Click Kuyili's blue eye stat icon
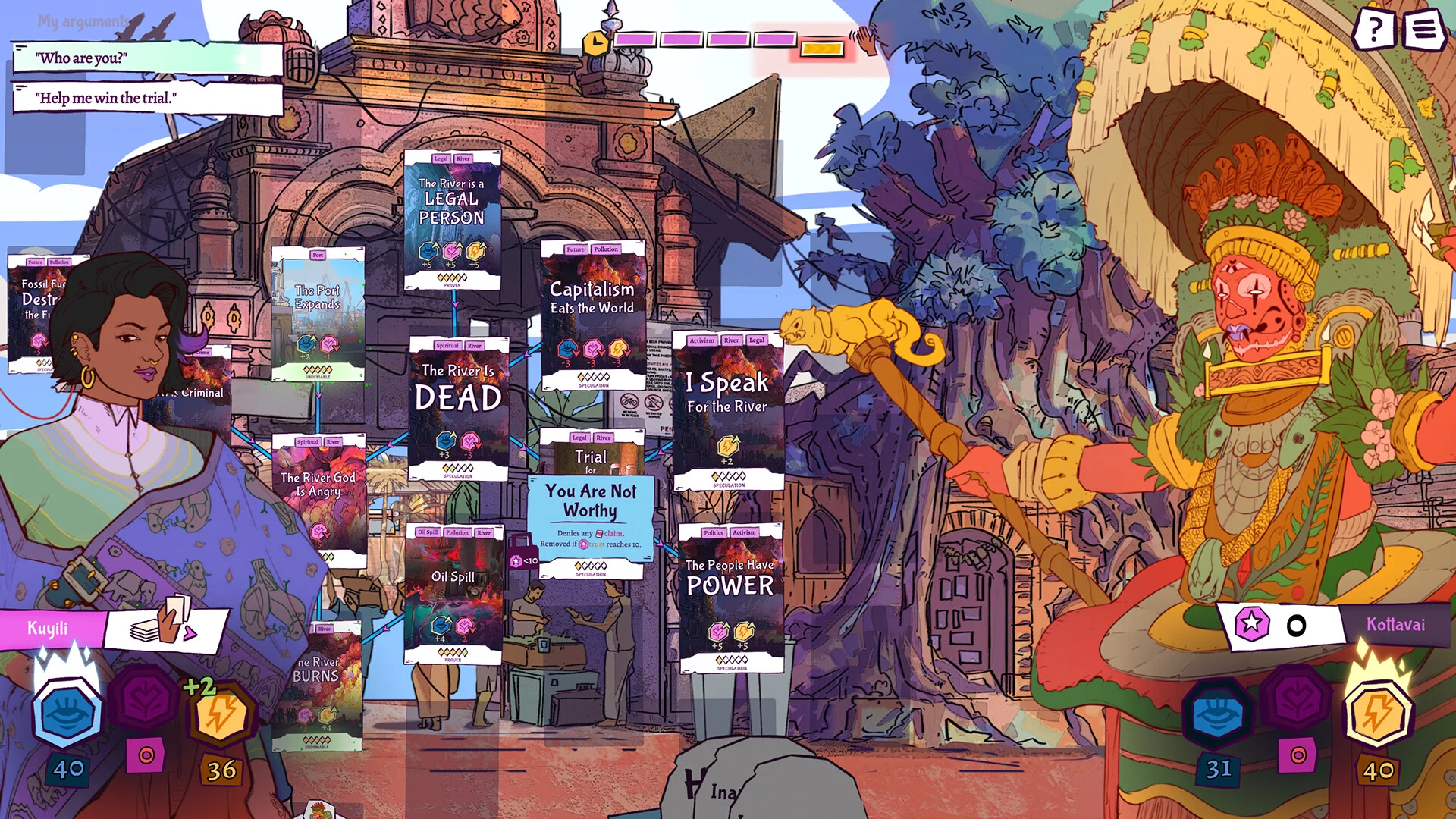The width and height of the screenshot is (1456, 819). click(67, 714)
